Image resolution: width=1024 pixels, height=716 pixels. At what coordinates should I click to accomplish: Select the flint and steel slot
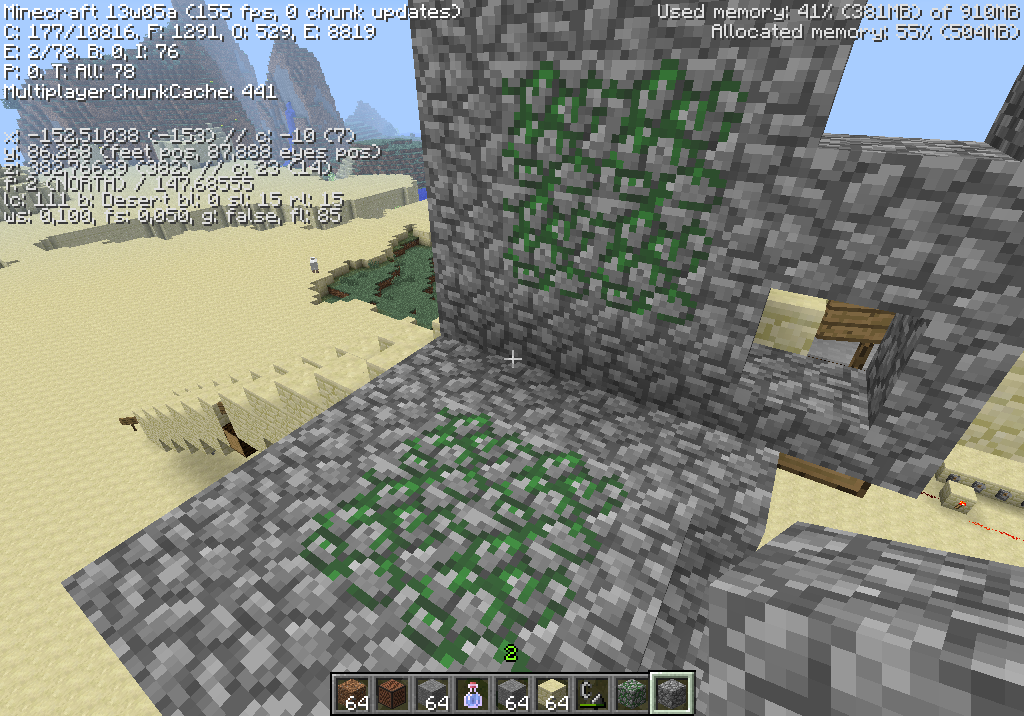pos(592,692)
